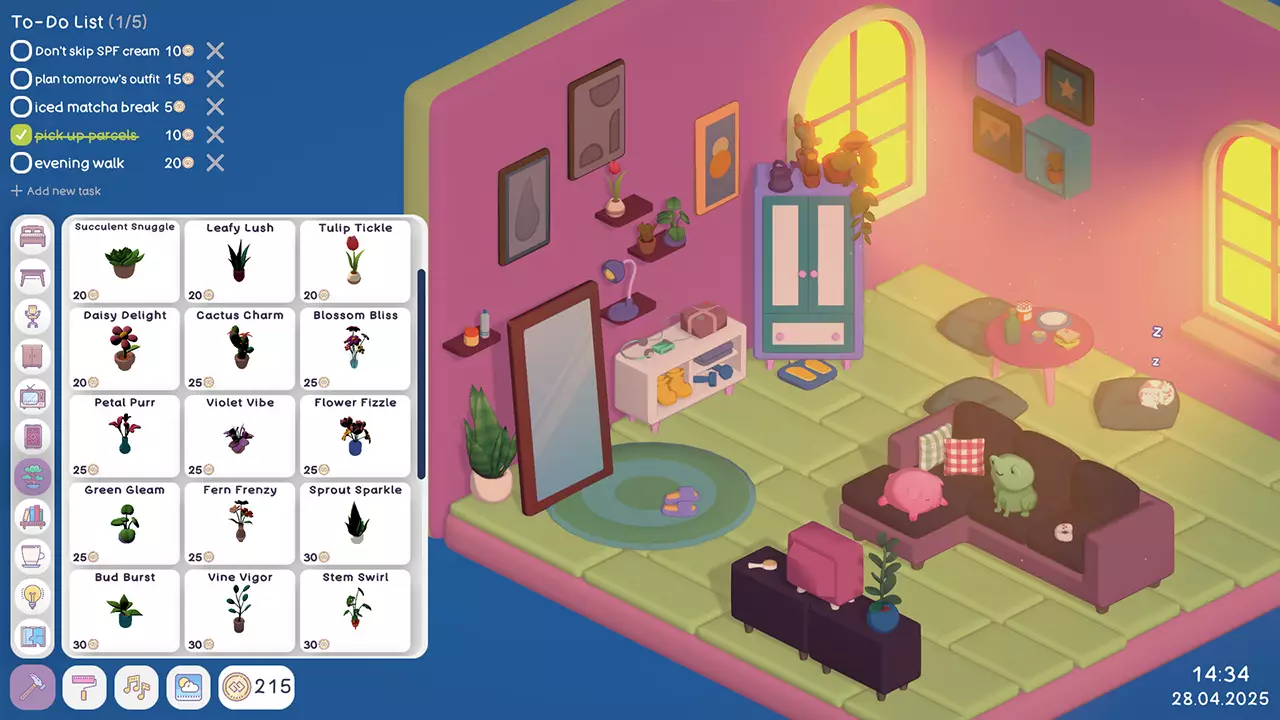1280x720 pixels.
Task: Select the table furniture category
Action: 33,277
